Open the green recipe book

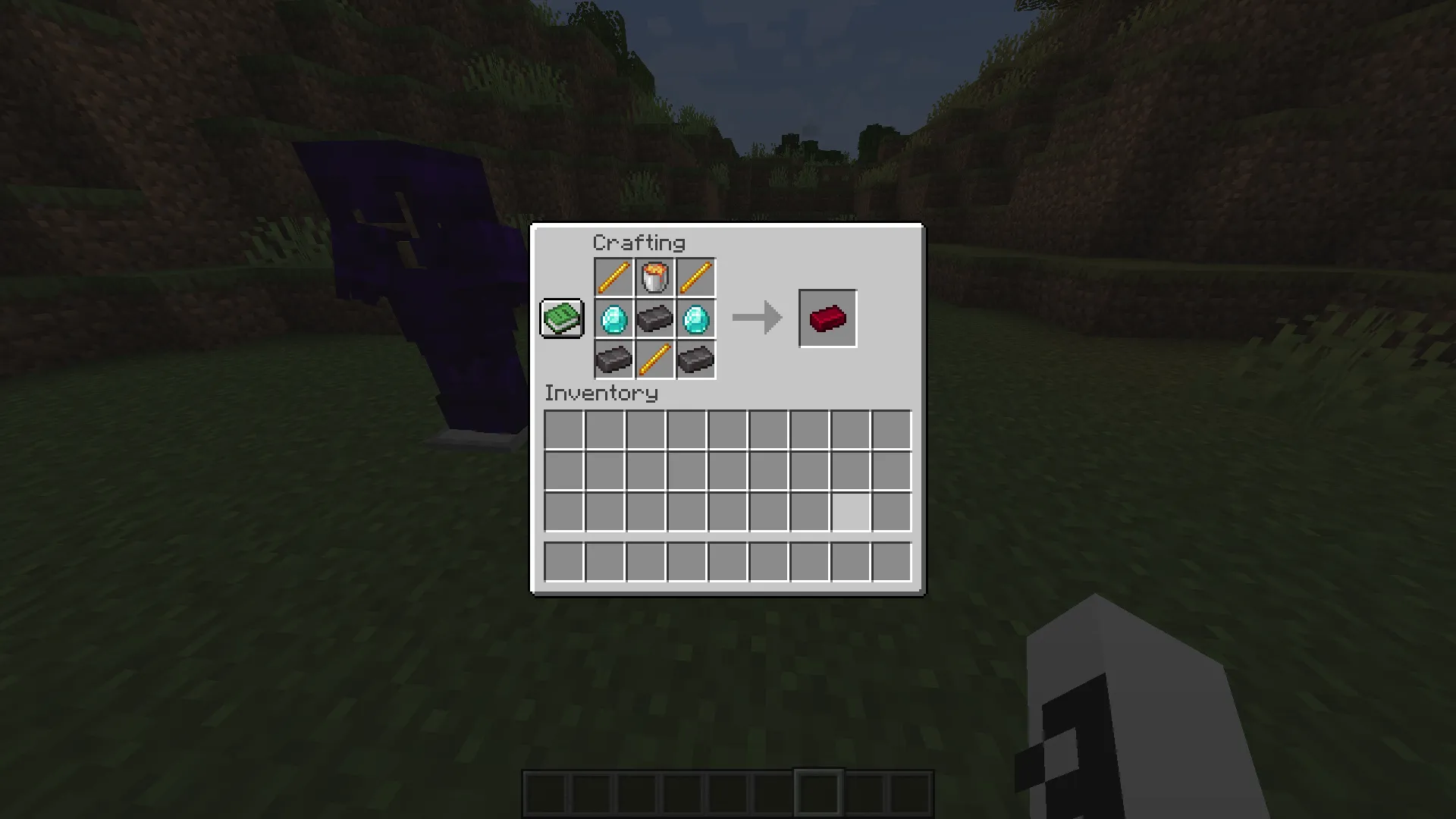point(561,318)
